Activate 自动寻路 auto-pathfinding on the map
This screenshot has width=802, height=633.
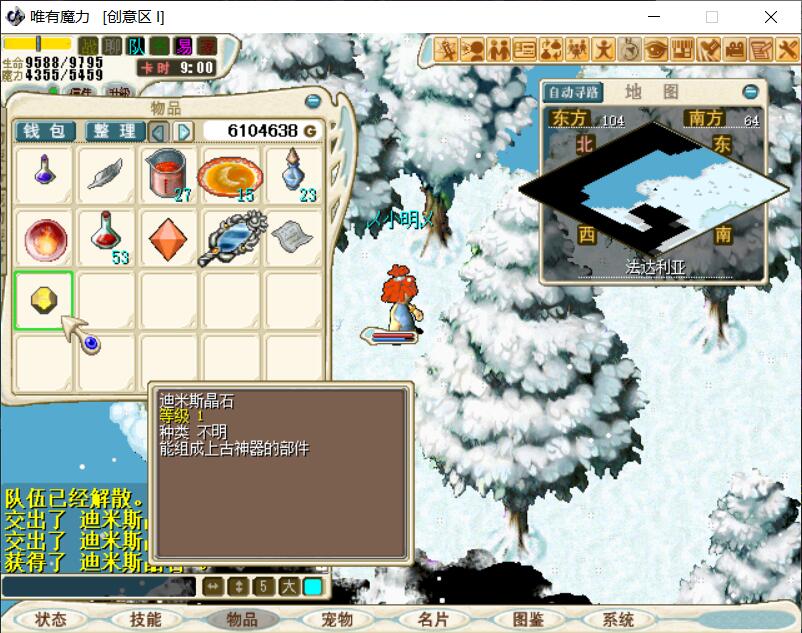[574, 92]
